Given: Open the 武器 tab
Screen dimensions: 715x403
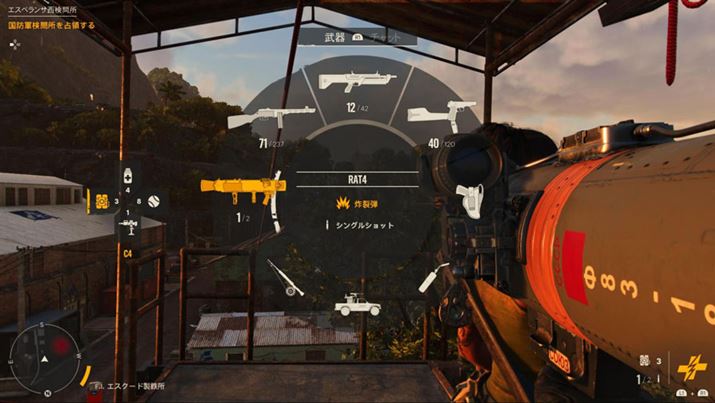Looking at the screenshot, I should click(333, 38).
